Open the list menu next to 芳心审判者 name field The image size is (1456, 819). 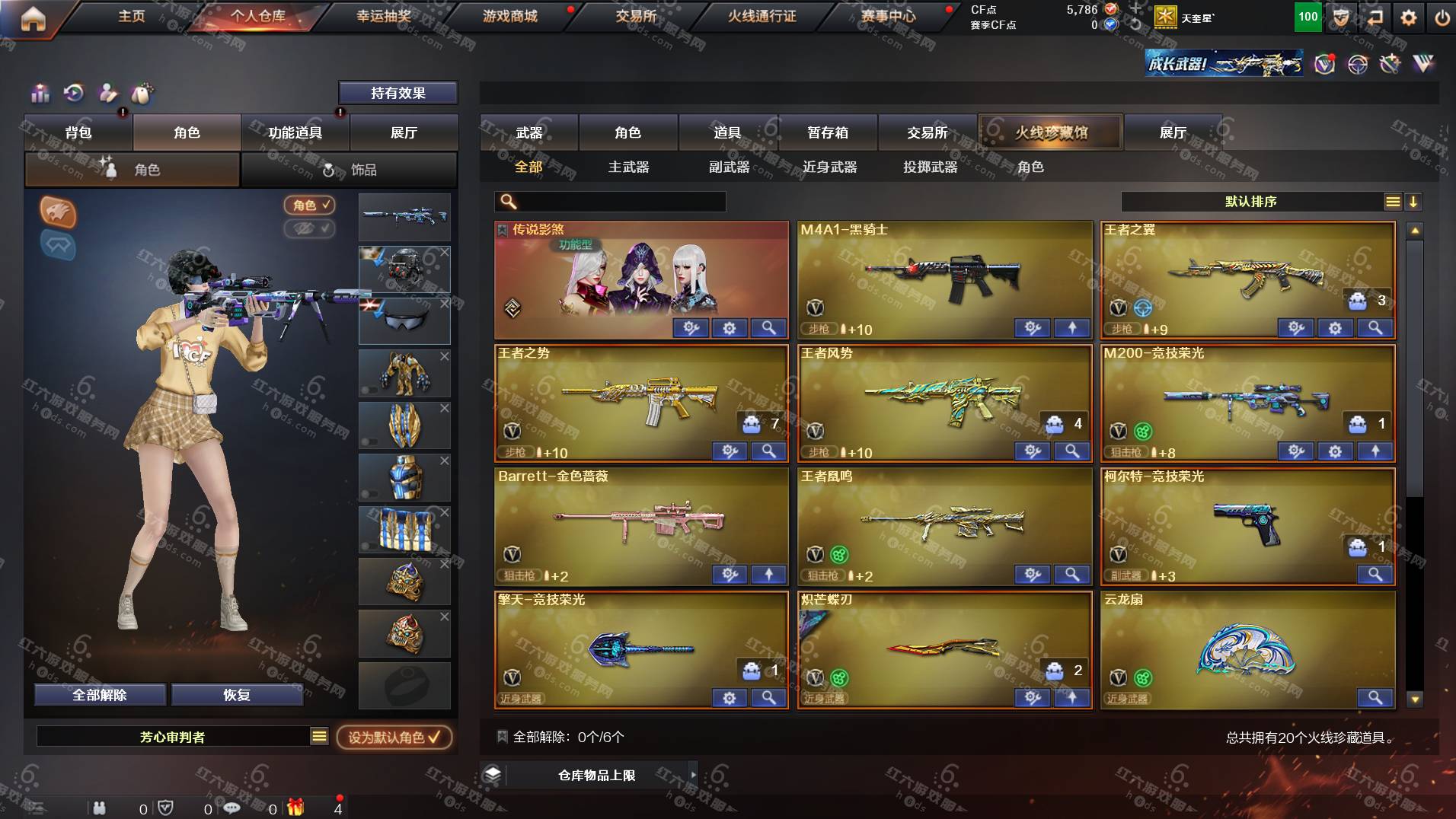coord(319,737)
